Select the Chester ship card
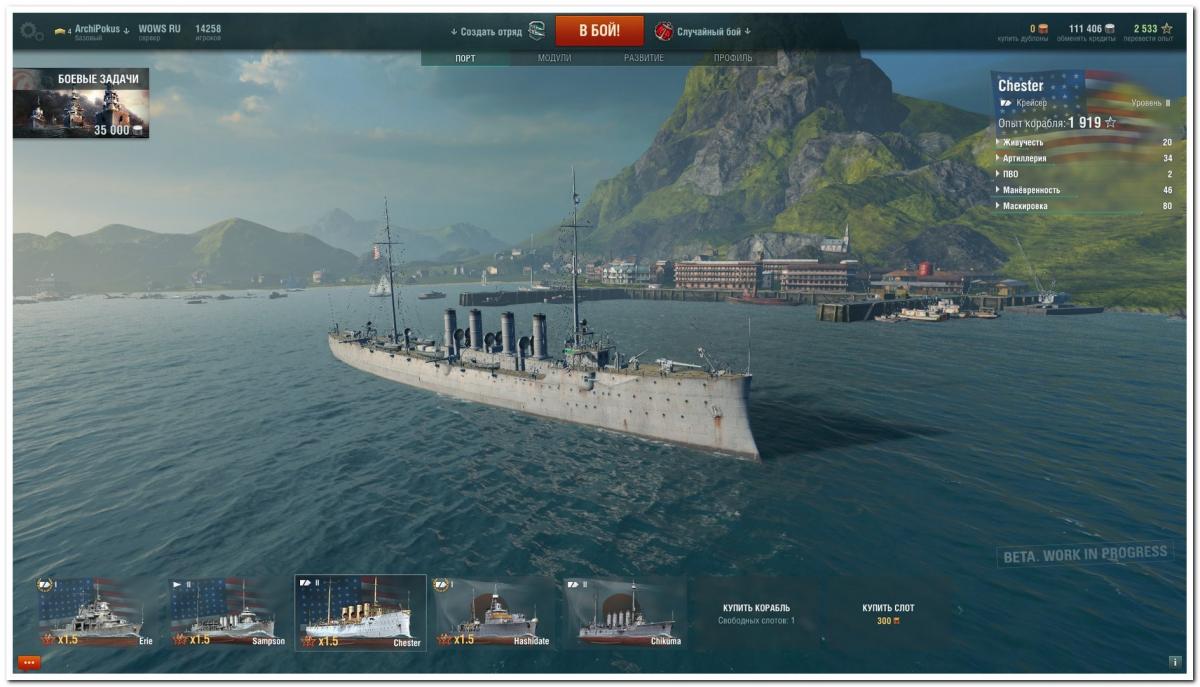This screenshot has height=687, width=1200. (x=360, y=613)
